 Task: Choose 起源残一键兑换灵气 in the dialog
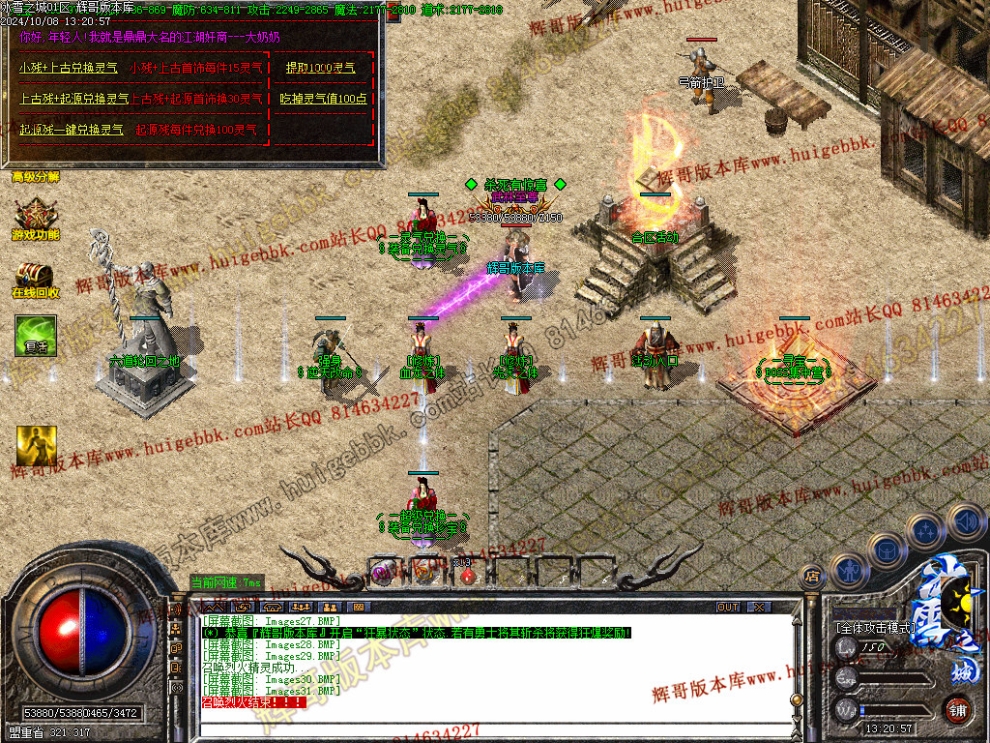click(72, 130)
